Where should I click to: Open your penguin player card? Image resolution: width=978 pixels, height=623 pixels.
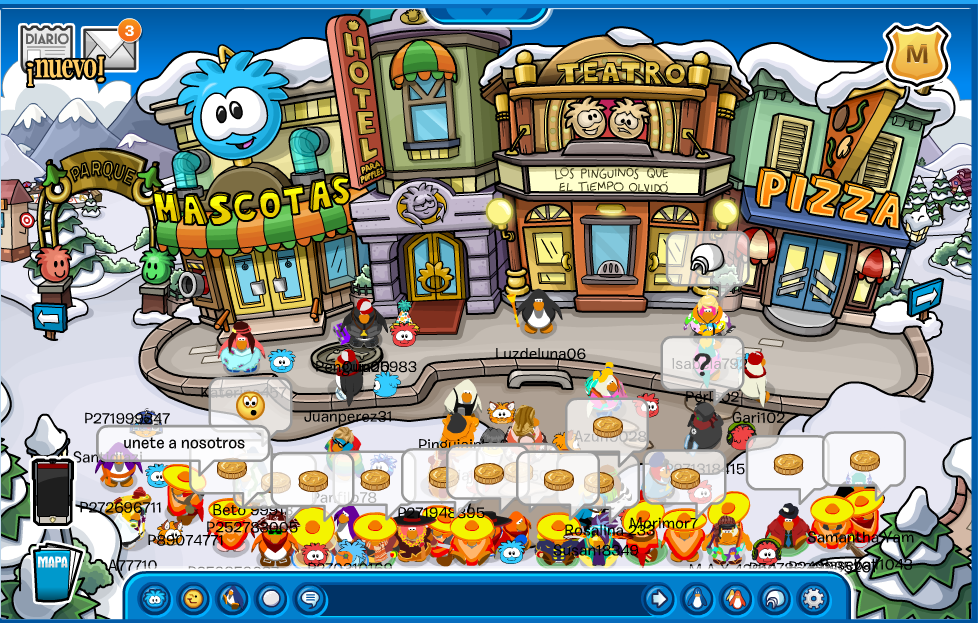[x=697, y=599]
